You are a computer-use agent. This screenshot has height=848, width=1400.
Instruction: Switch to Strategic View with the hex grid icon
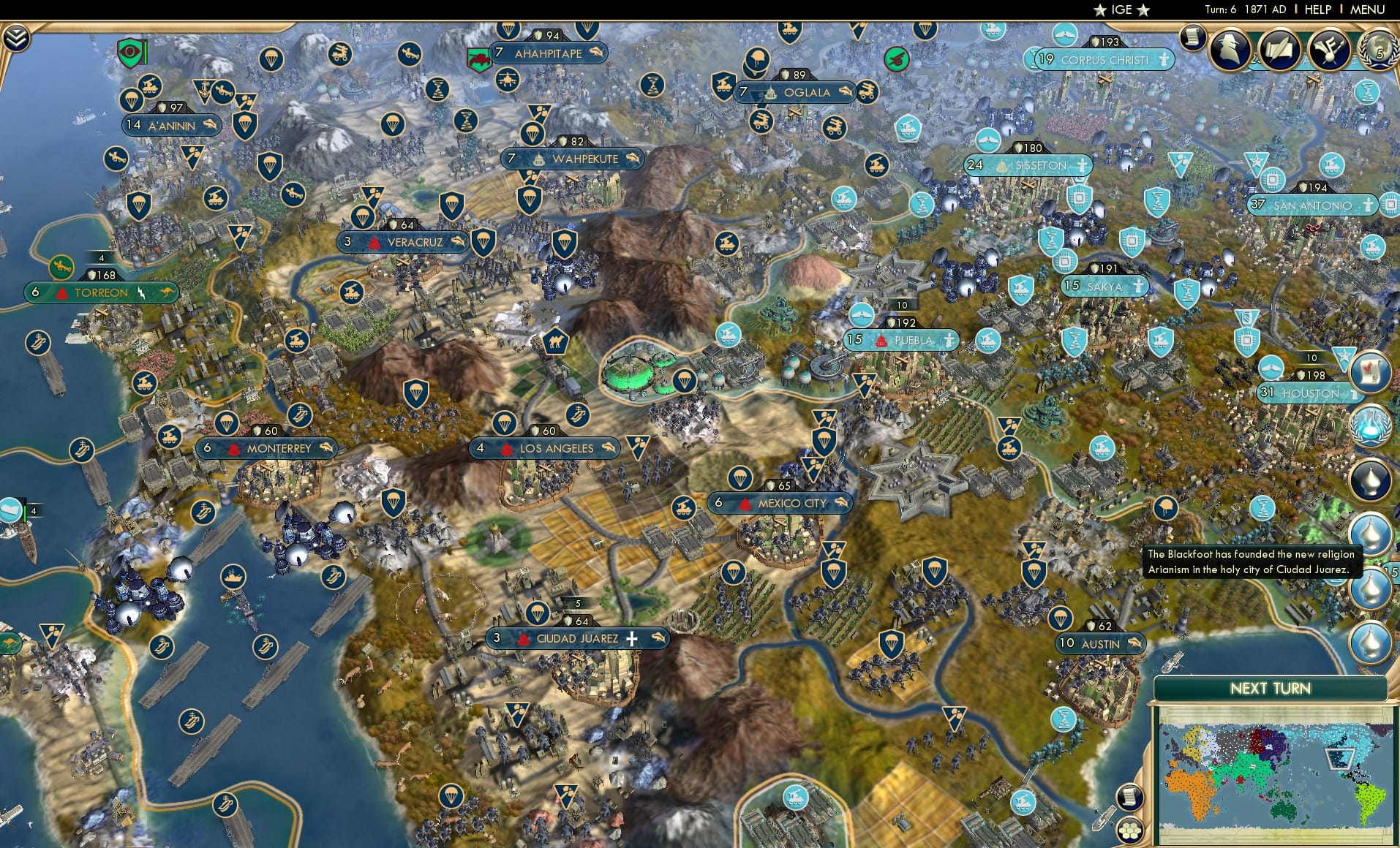click(x=1130, y=830)
